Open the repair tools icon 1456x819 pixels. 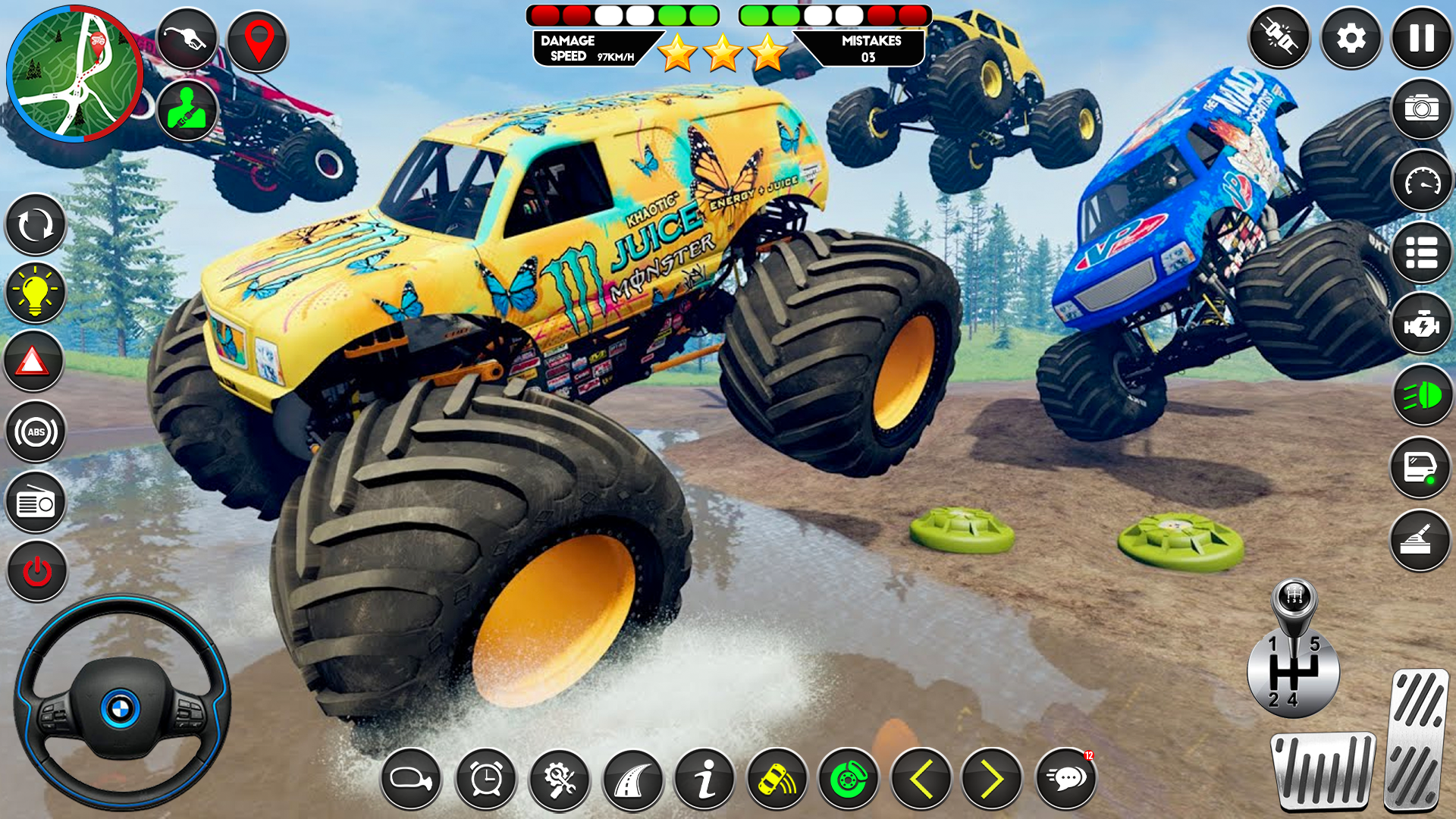[560, 780]
